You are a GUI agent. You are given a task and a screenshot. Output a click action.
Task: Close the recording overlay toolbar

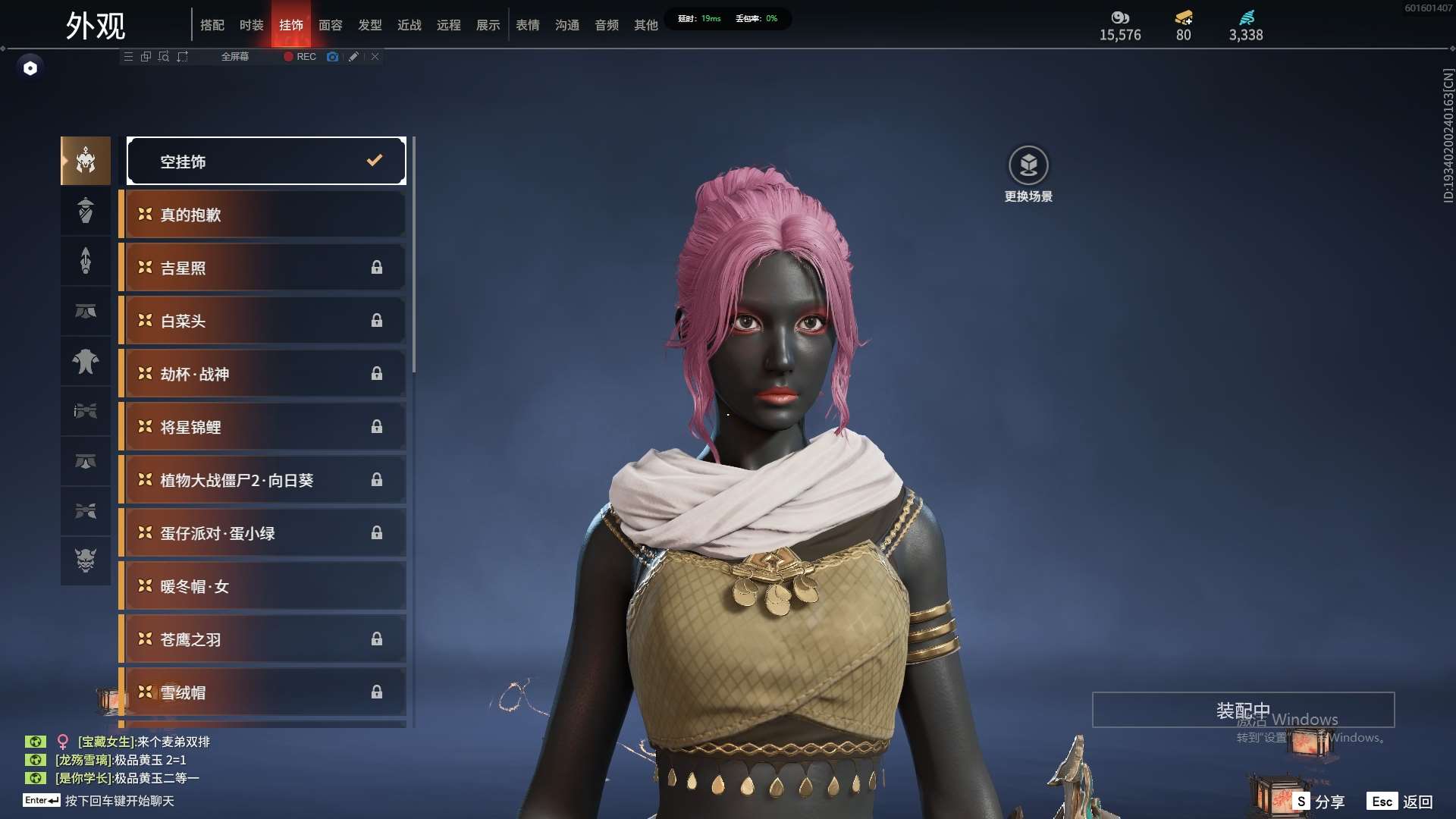(x=375, y=57)
